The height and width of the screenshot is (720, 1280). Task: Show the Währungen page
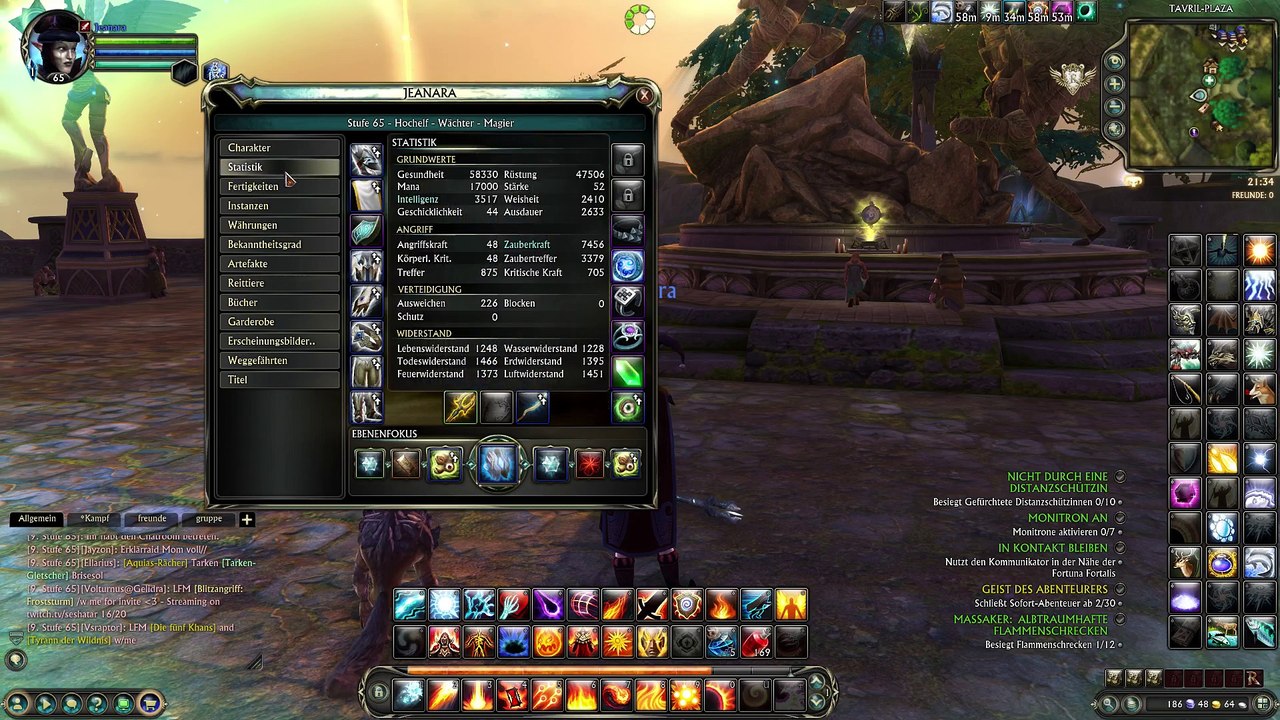pyautogui.click(x=279, y=225)
